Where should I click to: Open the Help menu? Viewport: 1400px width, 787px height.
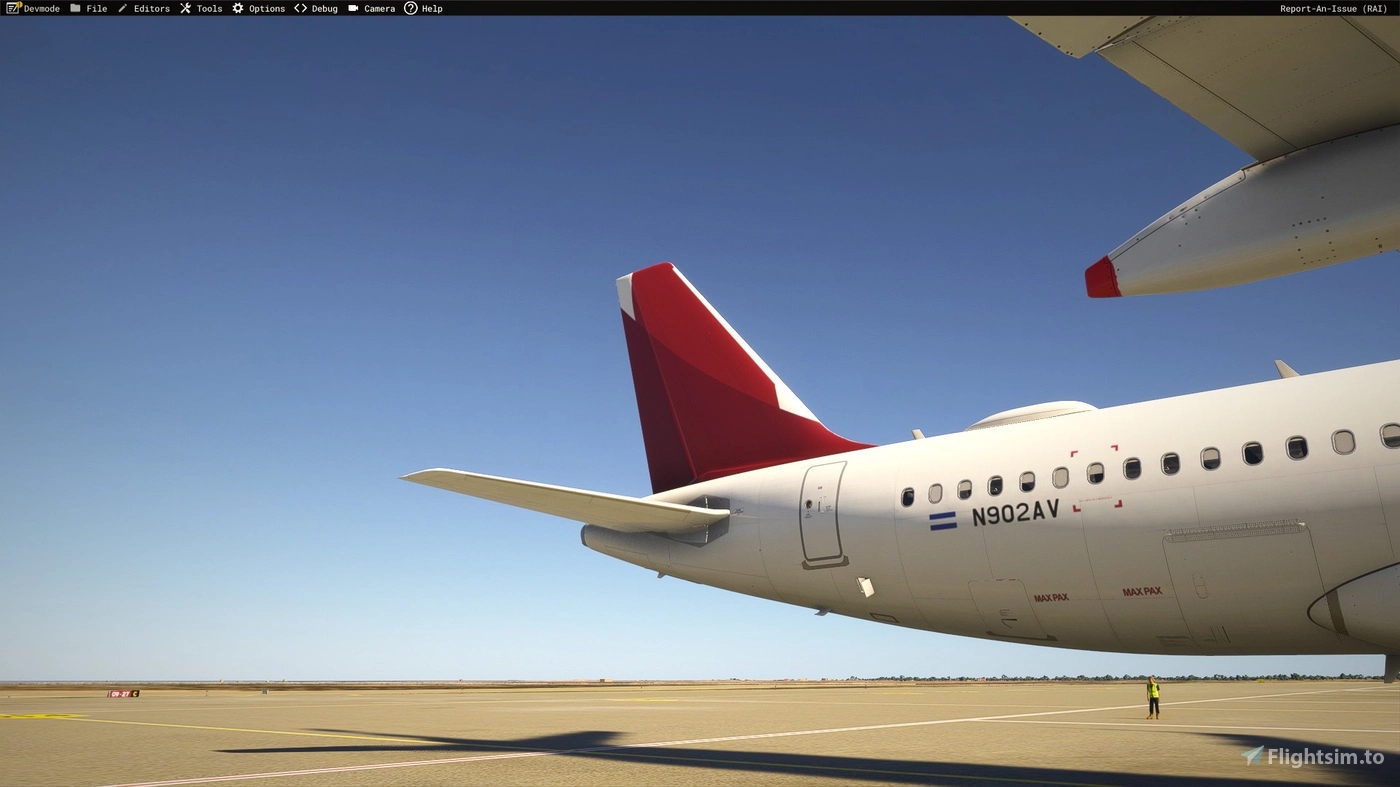[x=431, y=8]
